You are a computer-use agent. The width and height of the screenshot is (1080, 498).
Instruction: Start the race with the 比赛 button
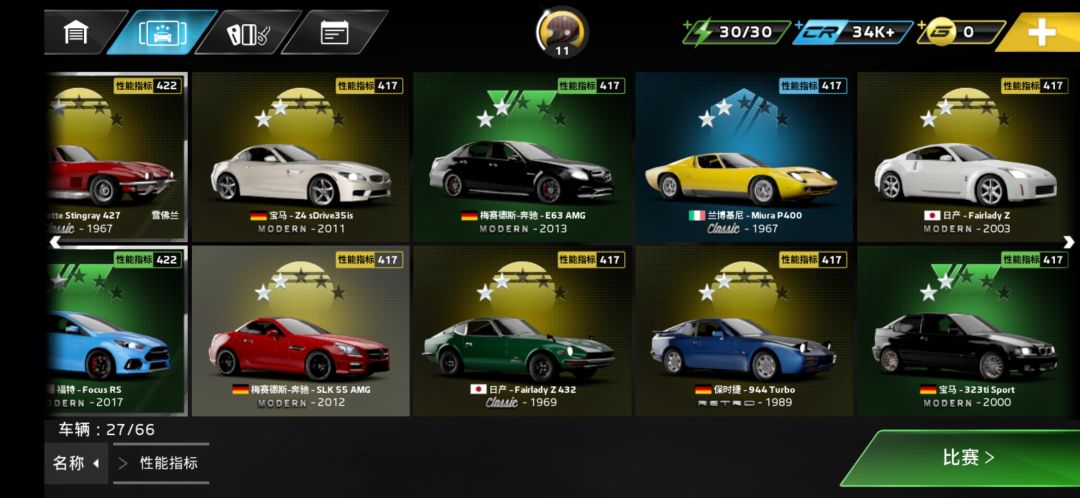click(965, 458)
